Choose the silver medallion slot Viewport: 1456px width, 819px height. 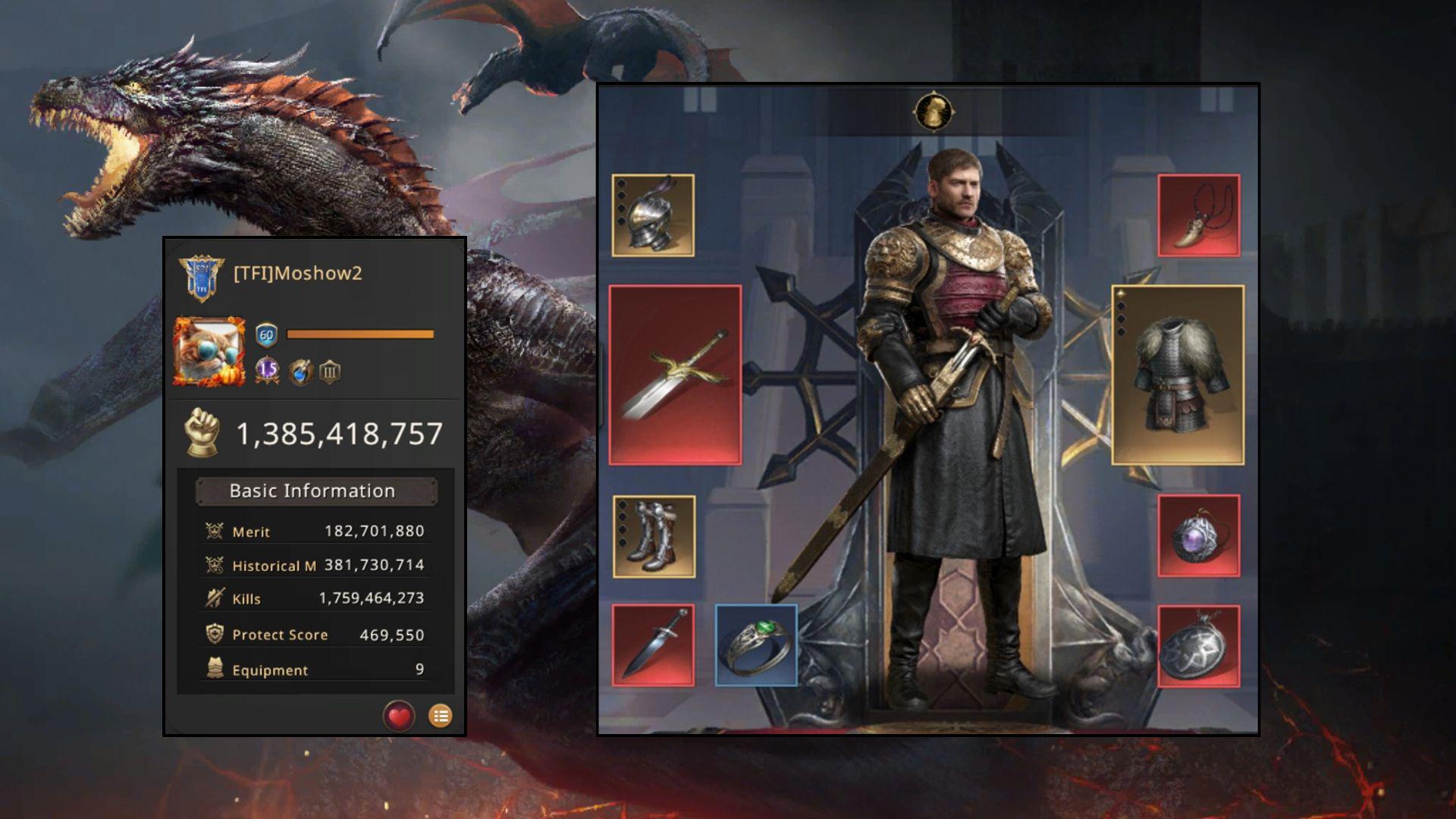coord(1198,645)
